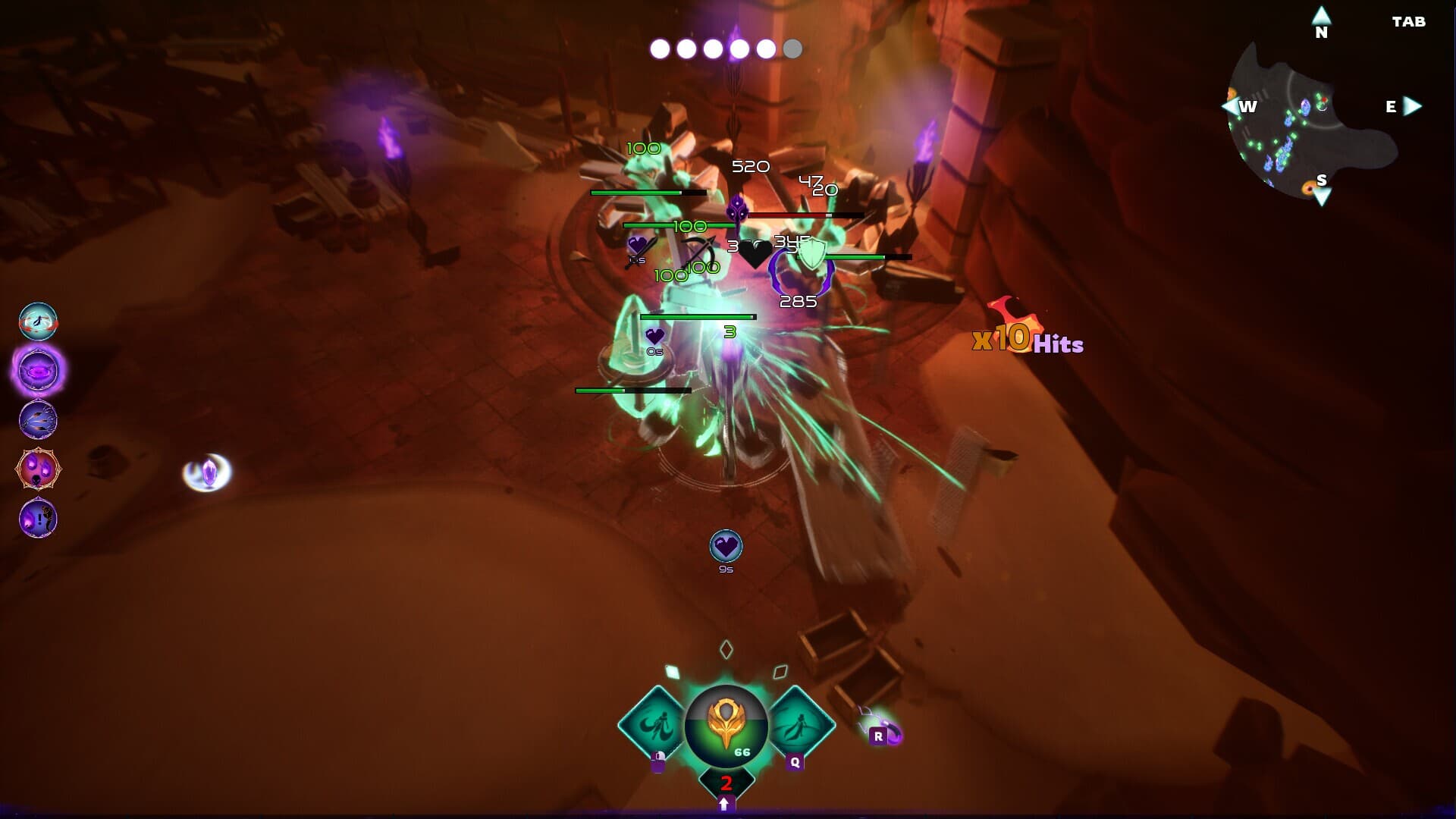Expand the full map via TAB indicator
This screenshot has height=819, width=1456.
1409,22
